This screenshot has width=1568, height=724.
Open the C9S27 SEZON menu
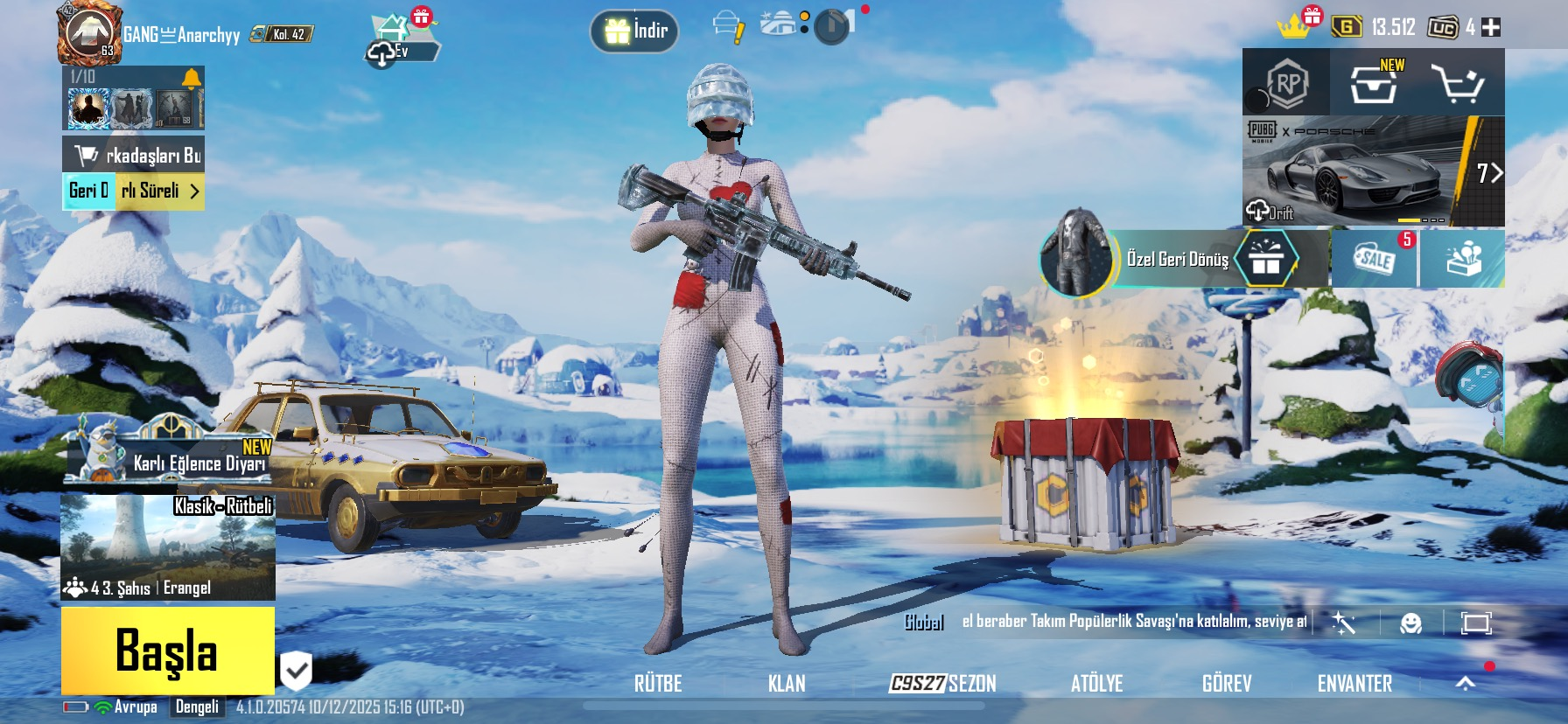942,684
